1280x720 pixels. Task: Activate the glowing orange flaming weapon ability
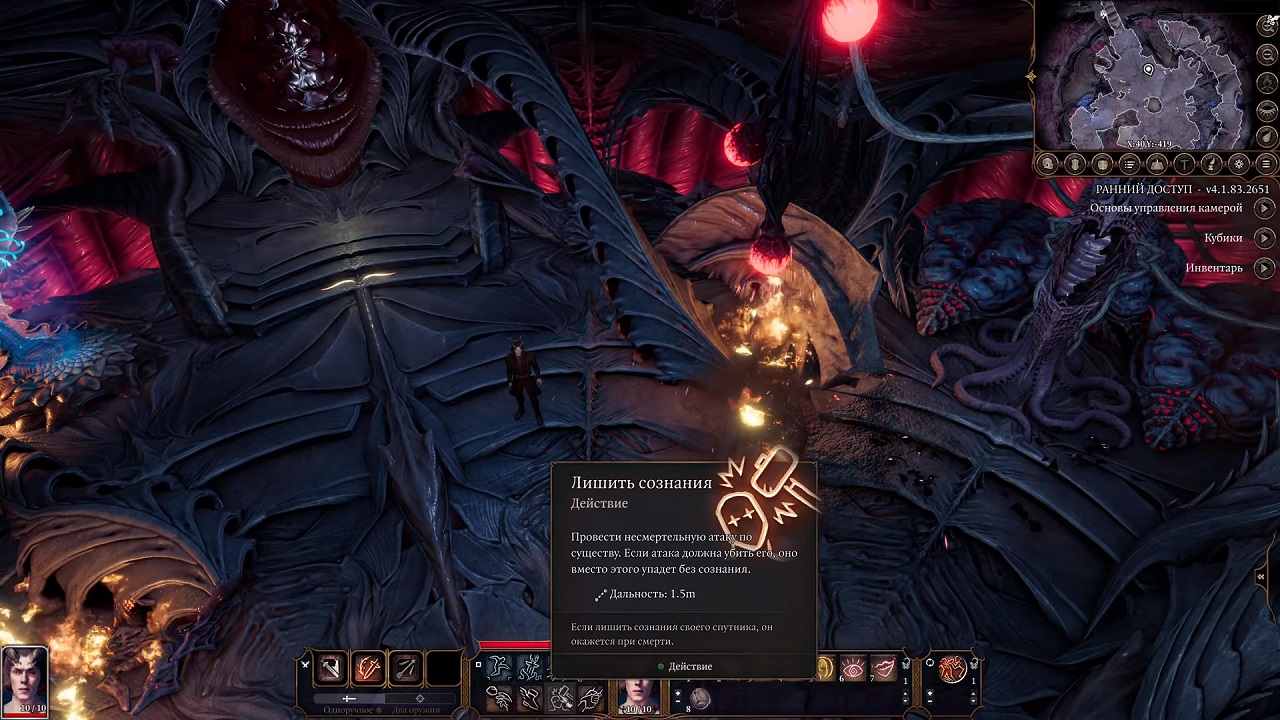[x=368, y=667]
